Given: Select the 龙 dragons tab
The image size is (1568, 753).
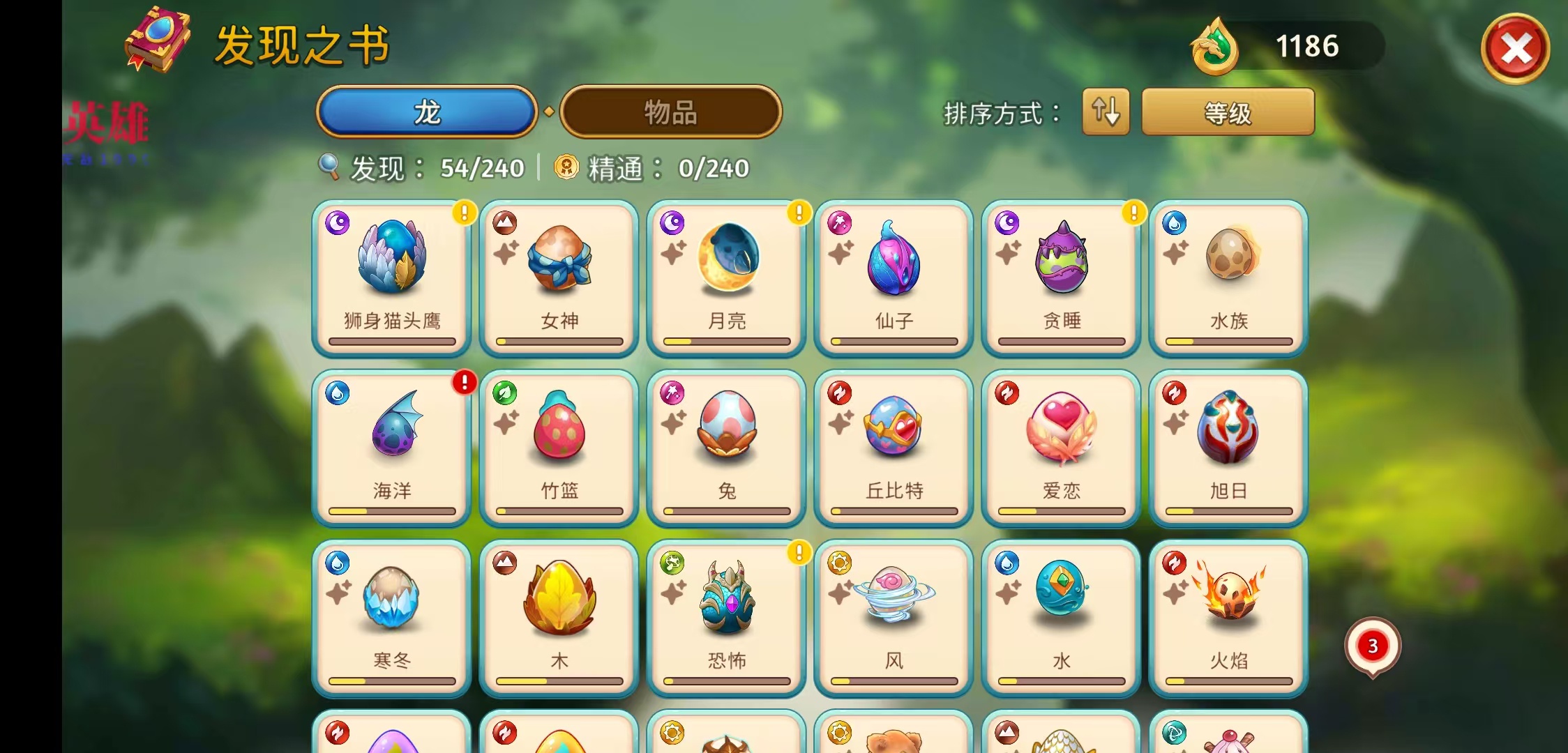Looking at the screenshot, I should click(x=427, y=112).
